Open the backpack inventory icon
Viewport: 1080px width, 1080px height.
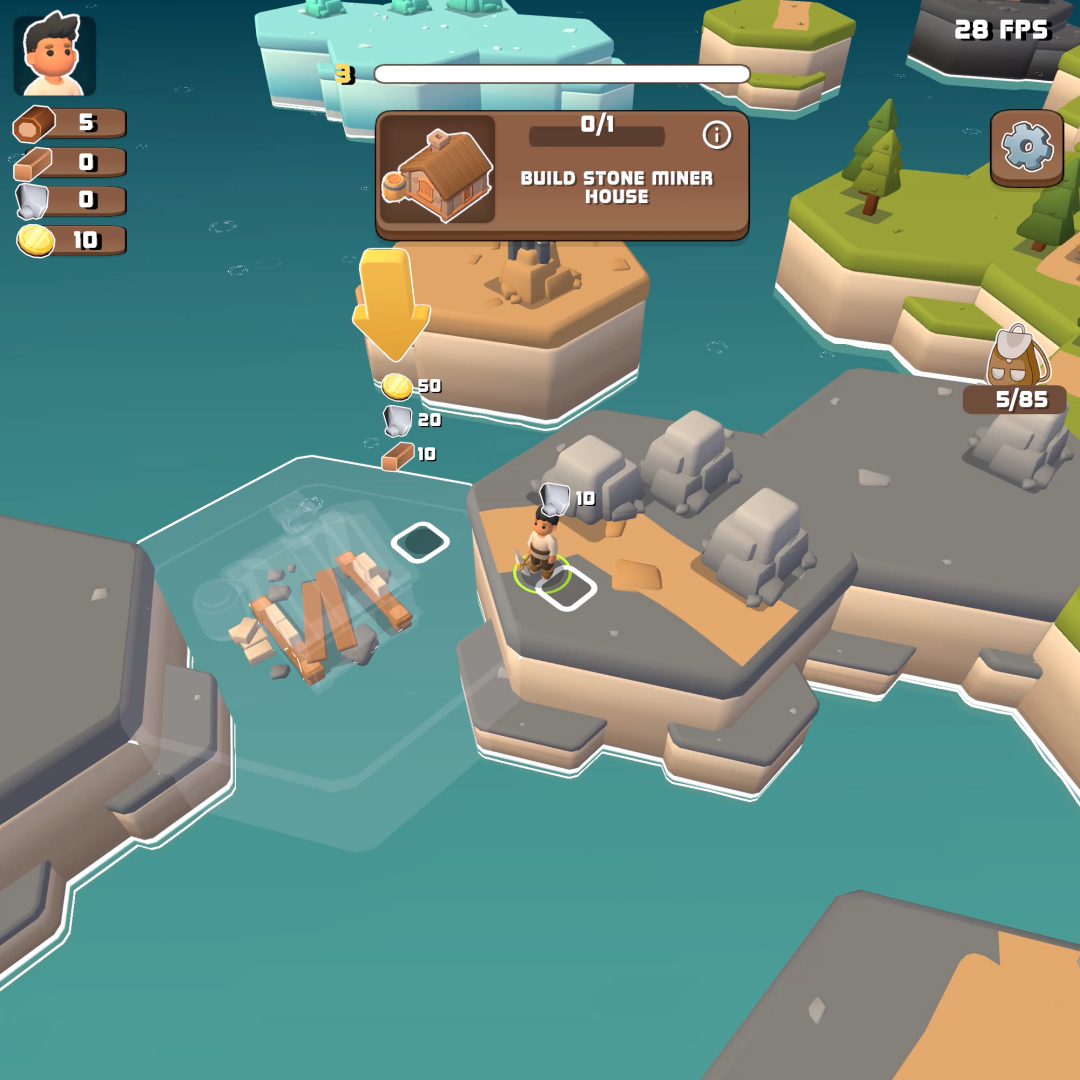click(x=1016, y=357)
